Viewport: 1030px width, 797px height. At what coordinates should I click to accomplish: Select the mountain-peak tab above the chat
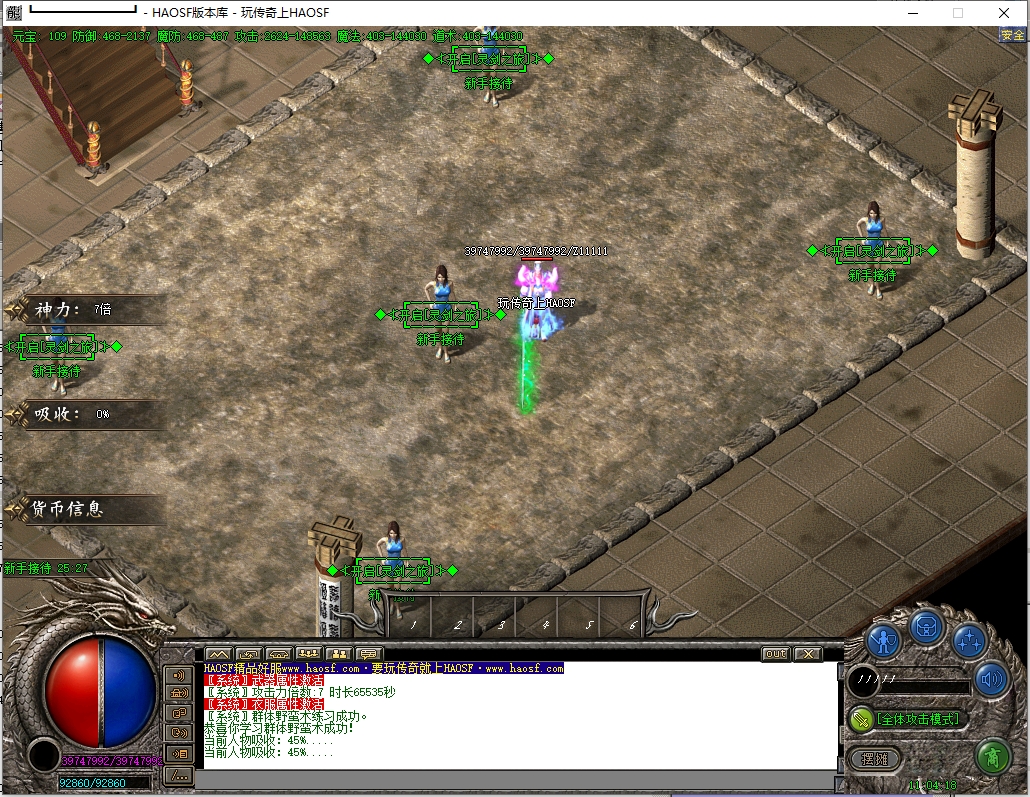[x=219, y=654]
